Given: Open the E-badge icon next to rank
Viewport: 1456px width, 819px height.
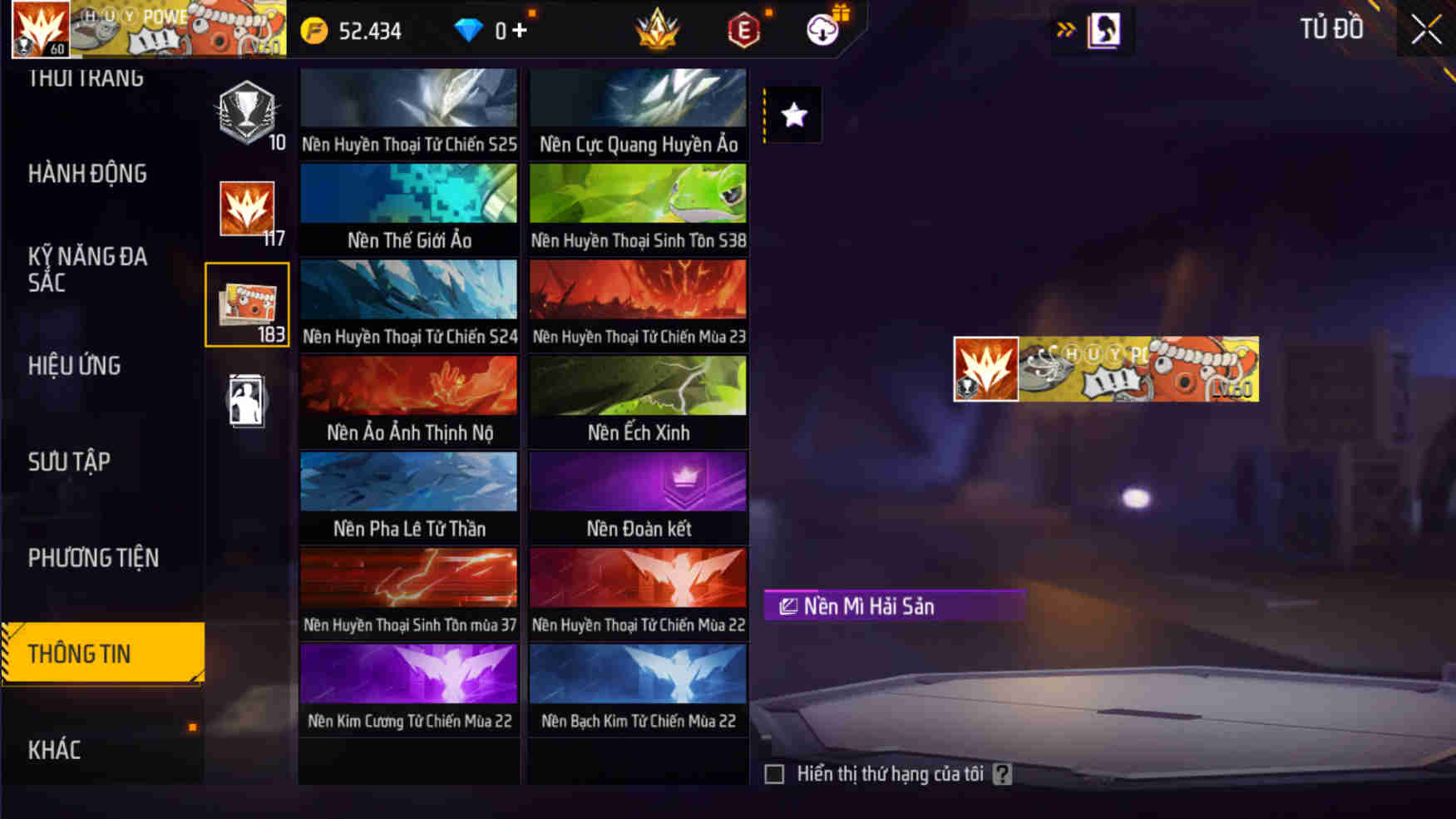Looking at the screenshot, I should (743, 29).
